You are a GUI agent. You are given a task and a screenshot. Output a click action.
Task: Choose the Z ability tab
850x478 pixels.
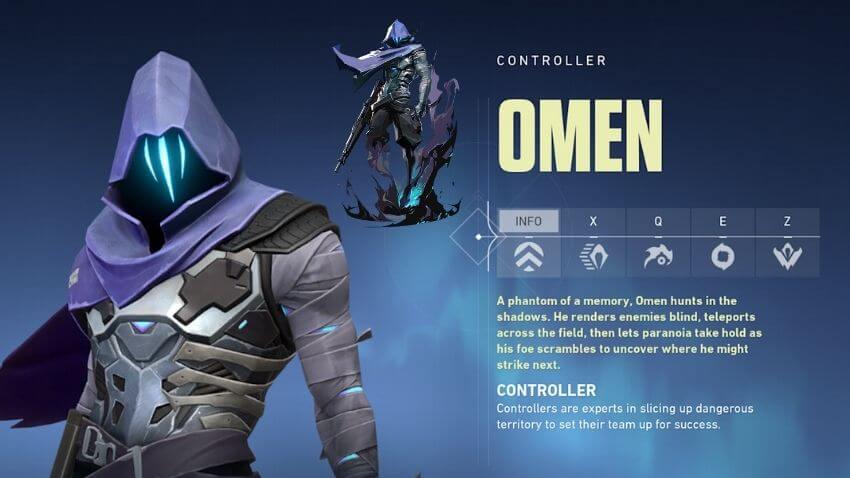(787, 220)
